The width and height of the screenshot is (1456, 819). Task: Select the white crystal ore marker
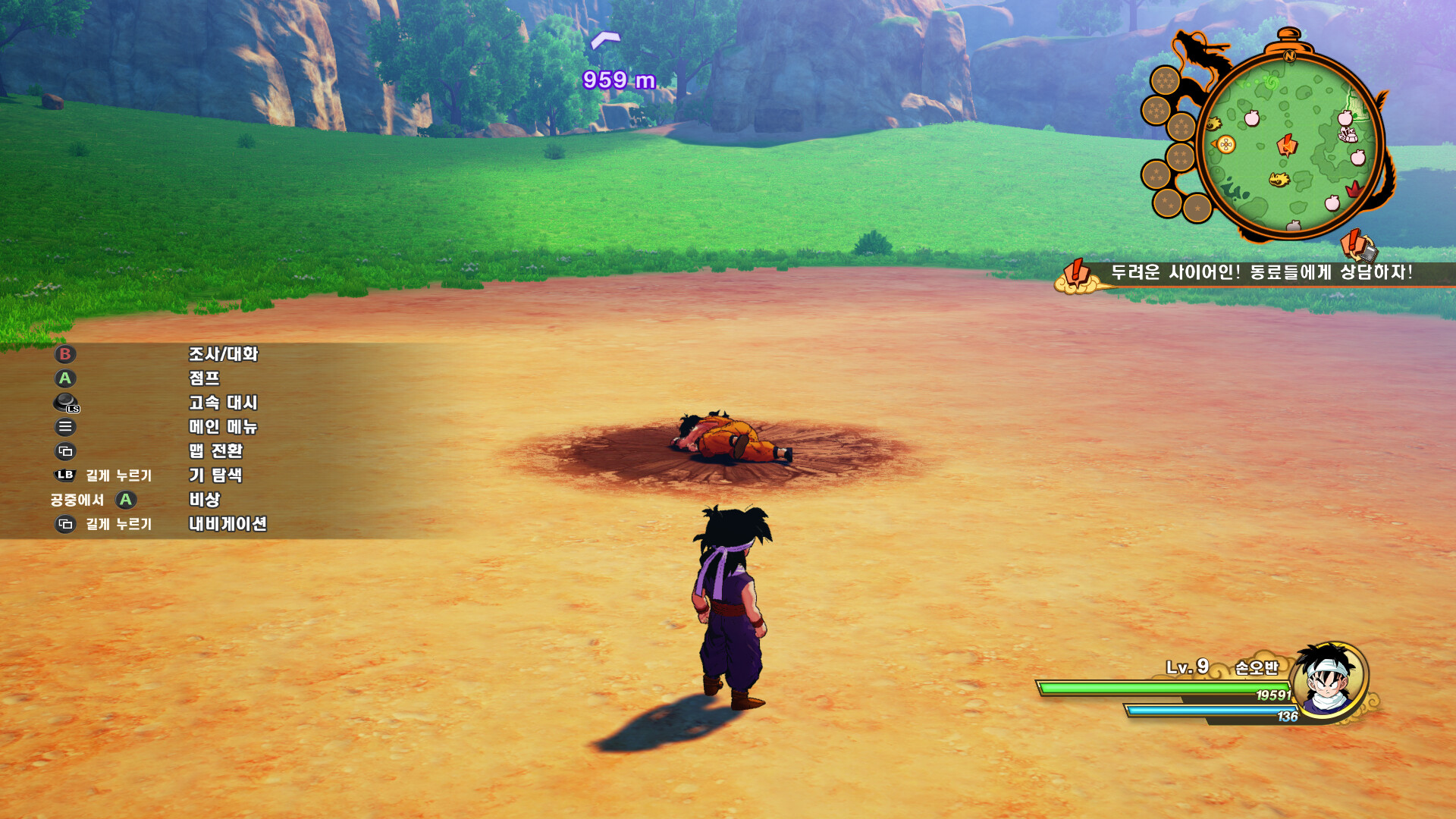[x=1348, y=135]
